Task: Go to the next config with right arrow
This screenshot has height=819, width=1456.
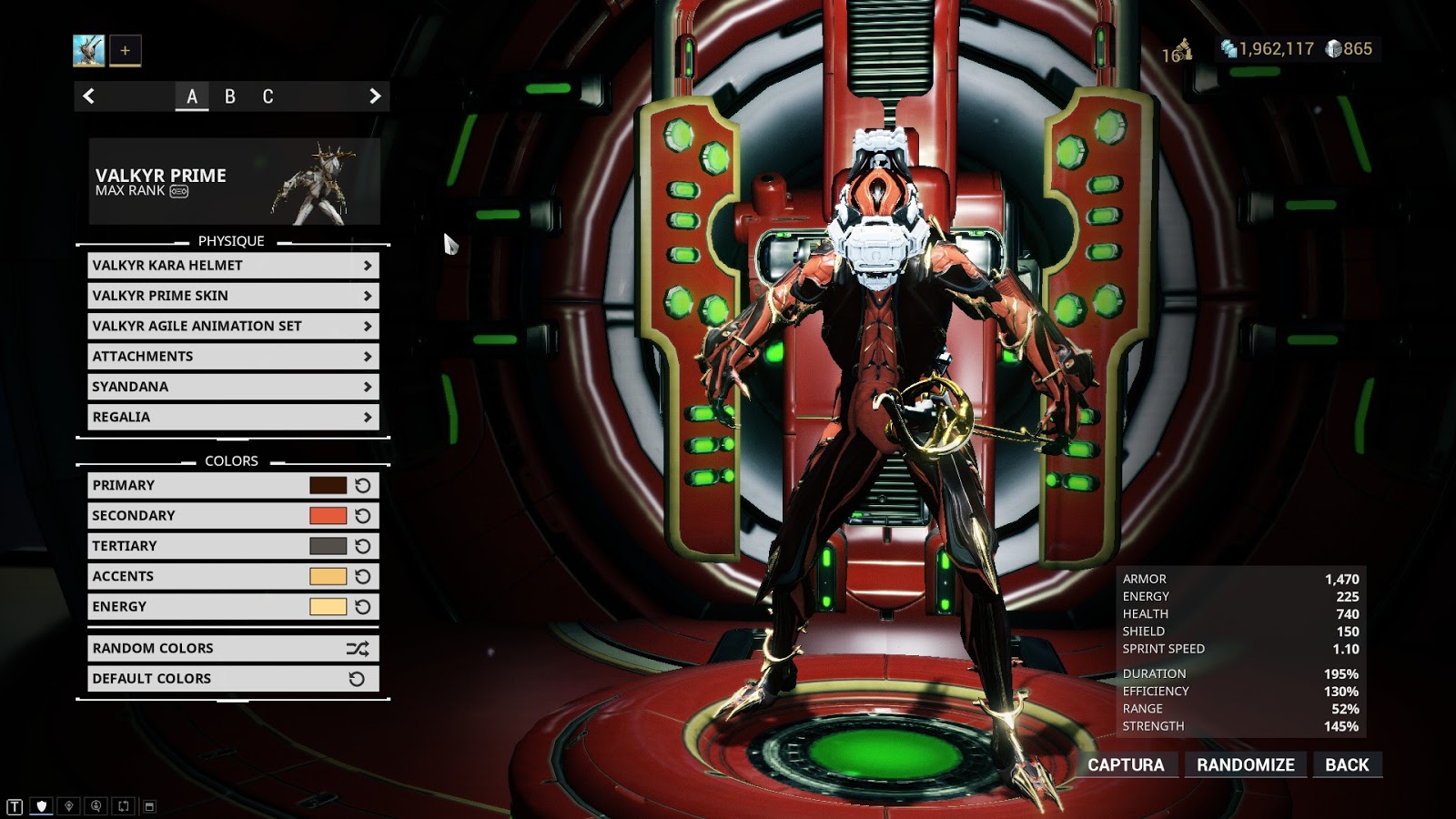Action: (374, 96)
